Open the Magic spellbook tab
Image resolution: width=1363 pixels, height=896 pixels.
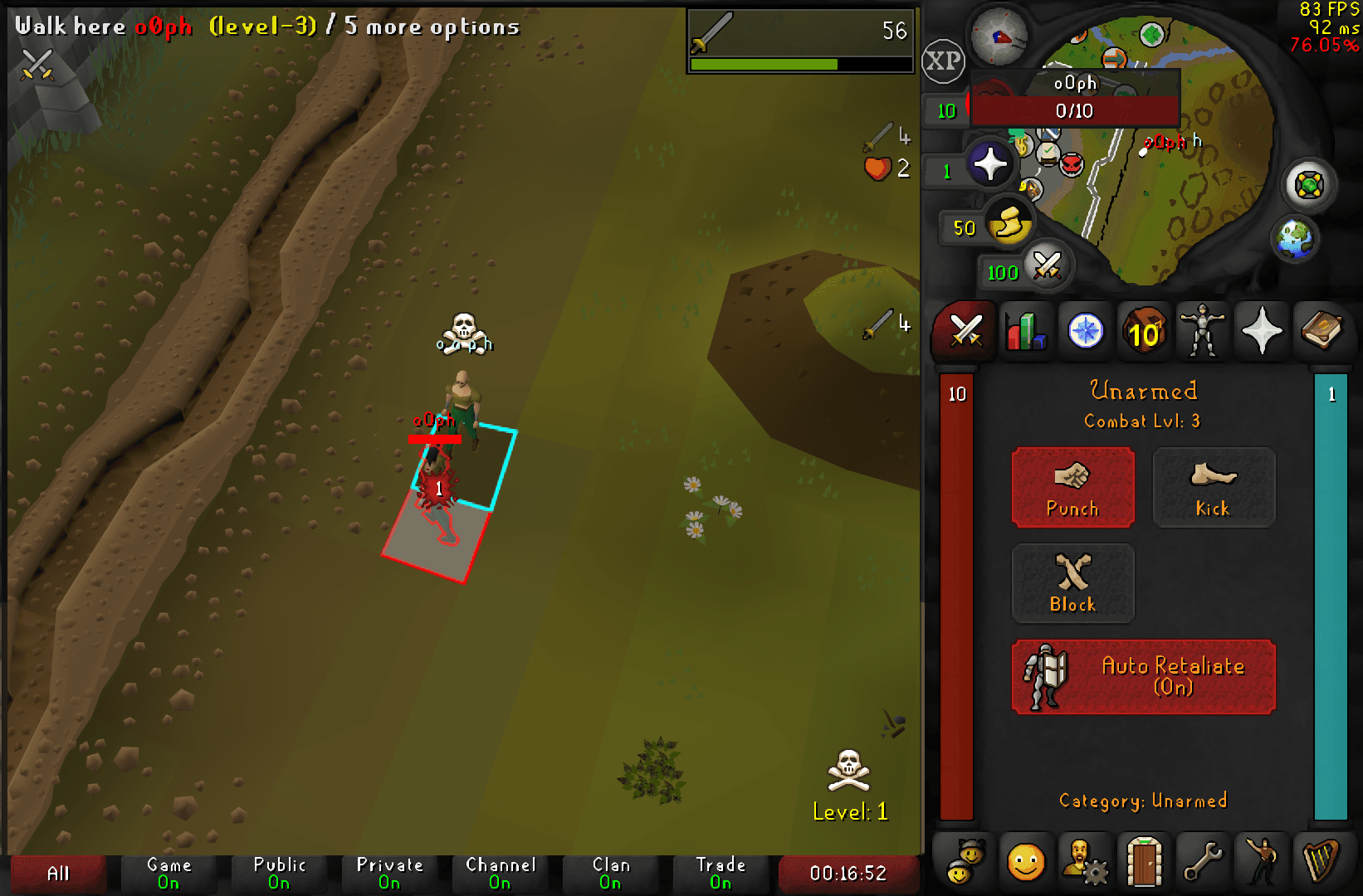[x=1322, y=331]
